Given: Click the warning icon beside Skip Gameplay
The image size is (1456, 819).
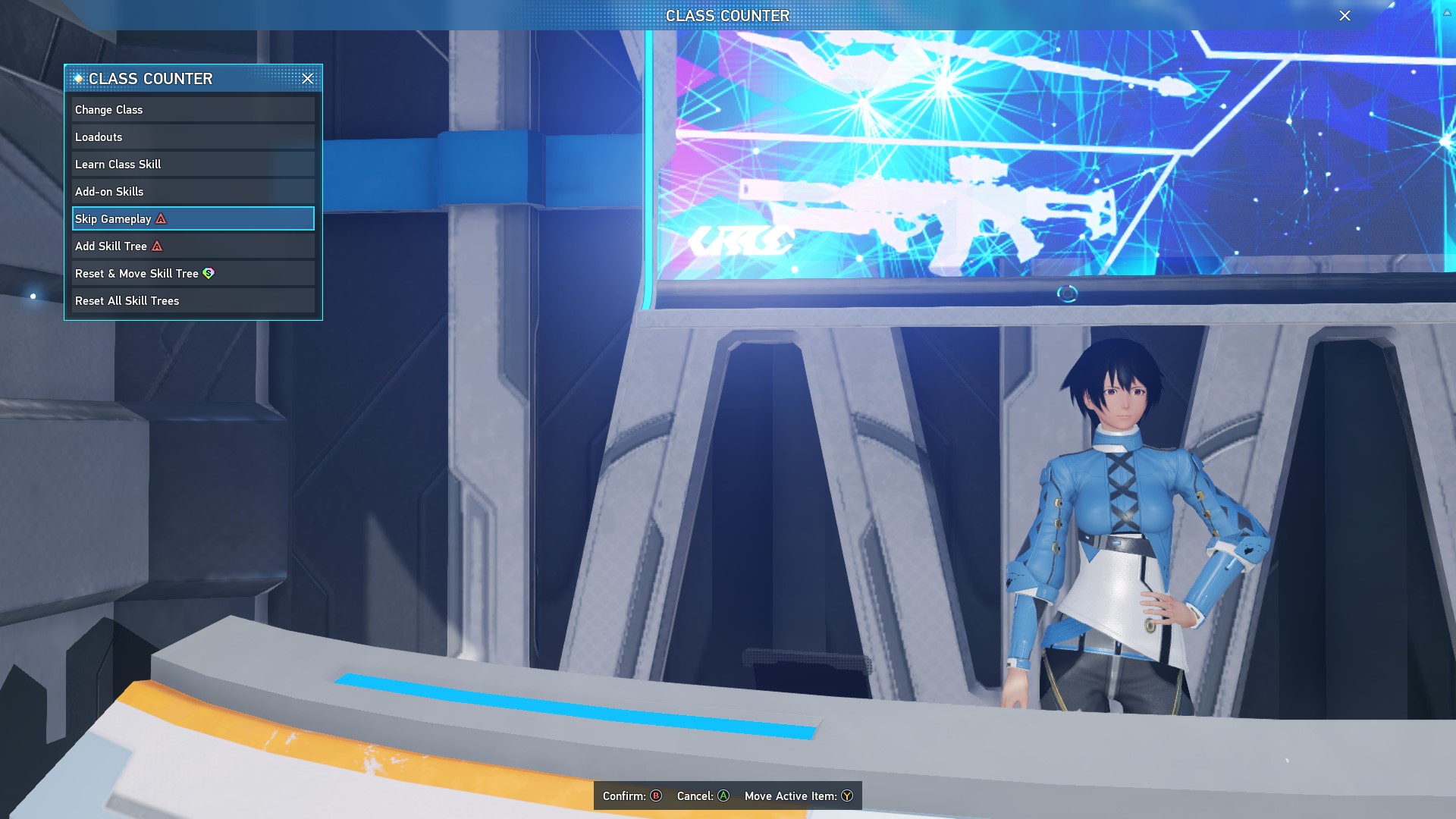Looking at the screenshot, I should (160, 219).
